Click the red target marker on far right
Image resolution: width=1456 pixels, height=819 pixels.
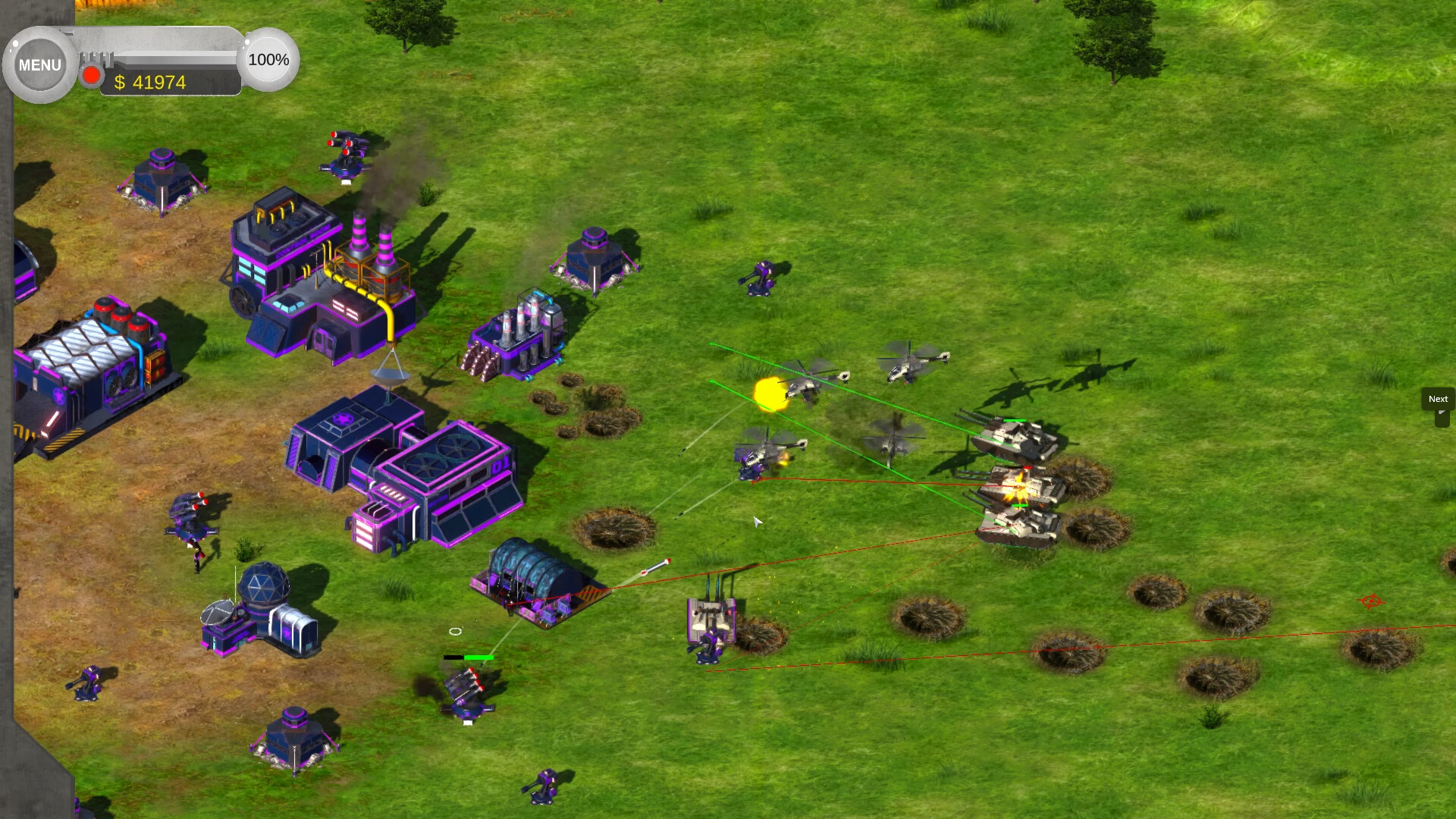click(x=1372, y=601)
